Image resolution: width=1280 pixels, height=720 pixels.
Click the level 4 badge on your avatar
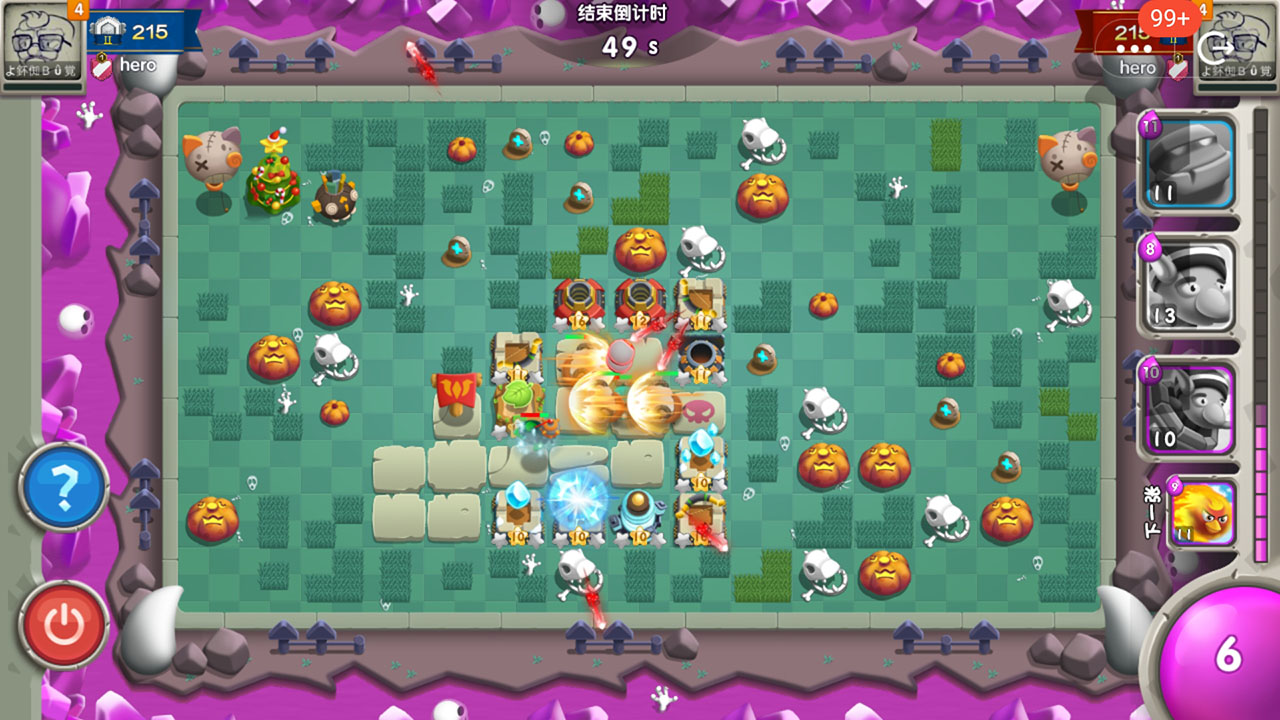coord(80,8)
